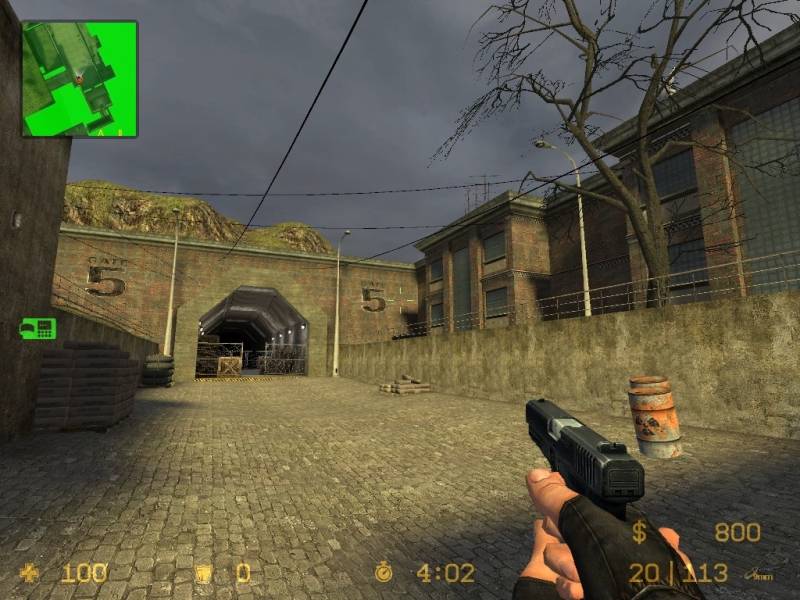800x600 pixels.
Task: Click the green buy zone icon
Action: [38, 328]
